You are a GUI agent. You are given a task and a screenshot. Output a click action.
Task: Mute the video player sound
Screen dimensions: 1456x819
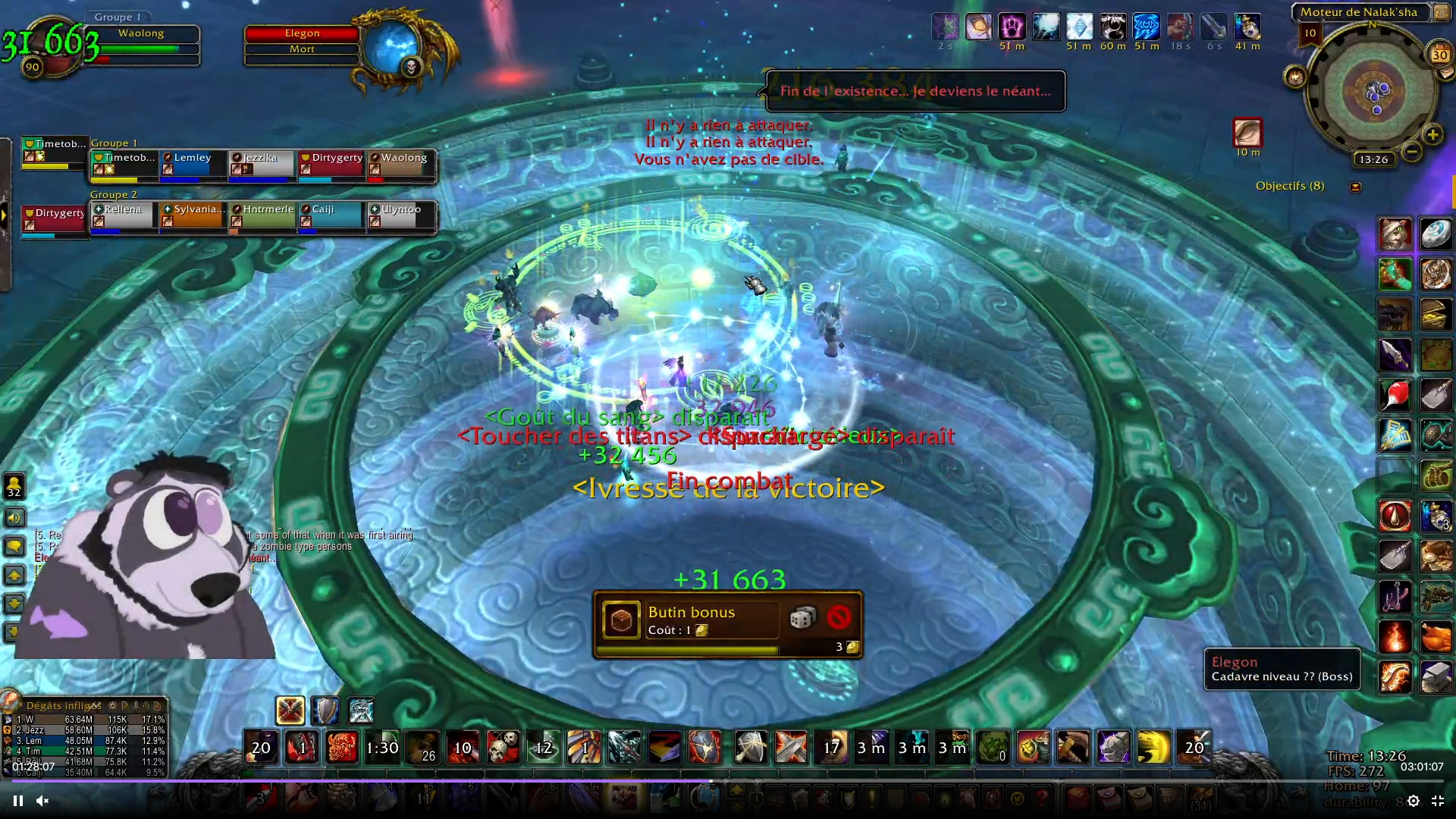42,801
